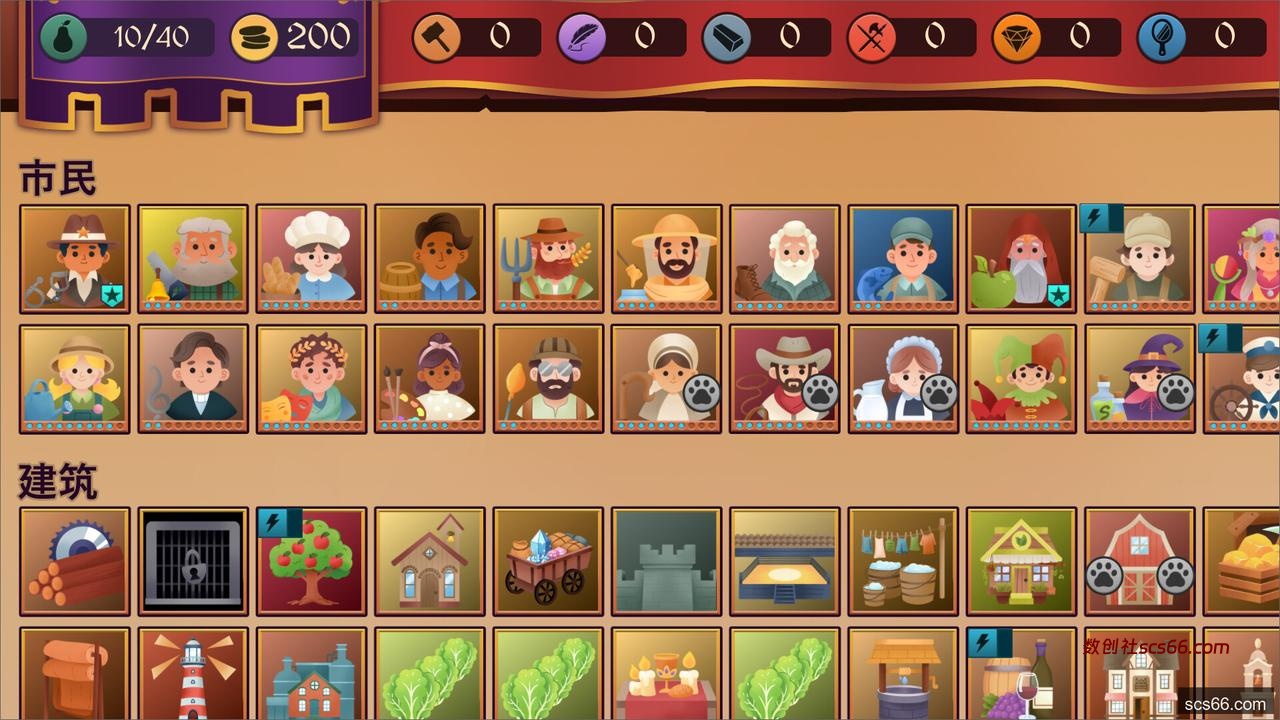Image resolution: width=1280 pixels, height=720 pixels.
Task: Select the sheriff citizen card
Action: pos(75,260)
